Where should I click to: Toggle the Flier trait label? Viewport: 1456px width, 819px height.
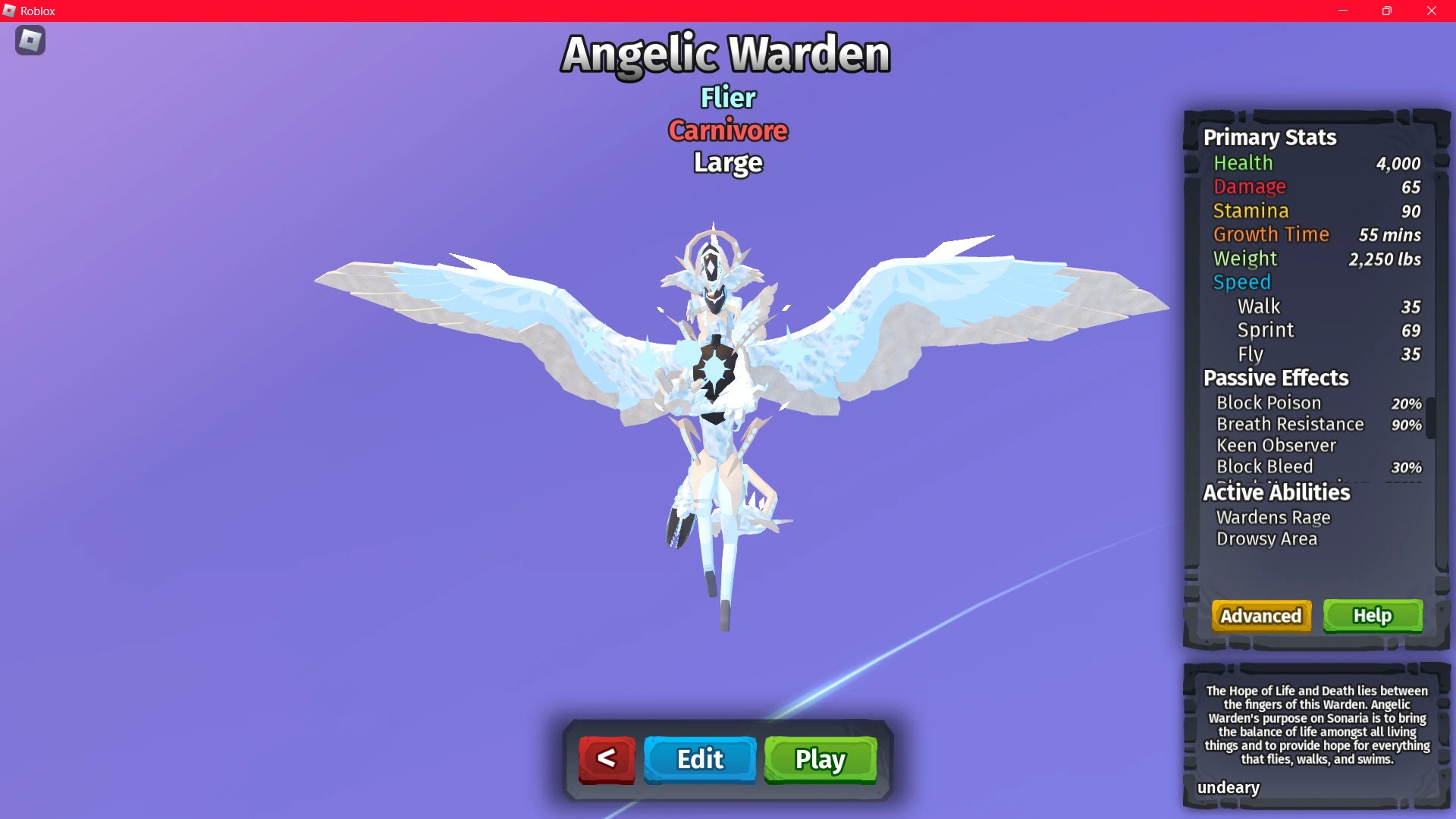pyautogui.click(x=726, y=97)
